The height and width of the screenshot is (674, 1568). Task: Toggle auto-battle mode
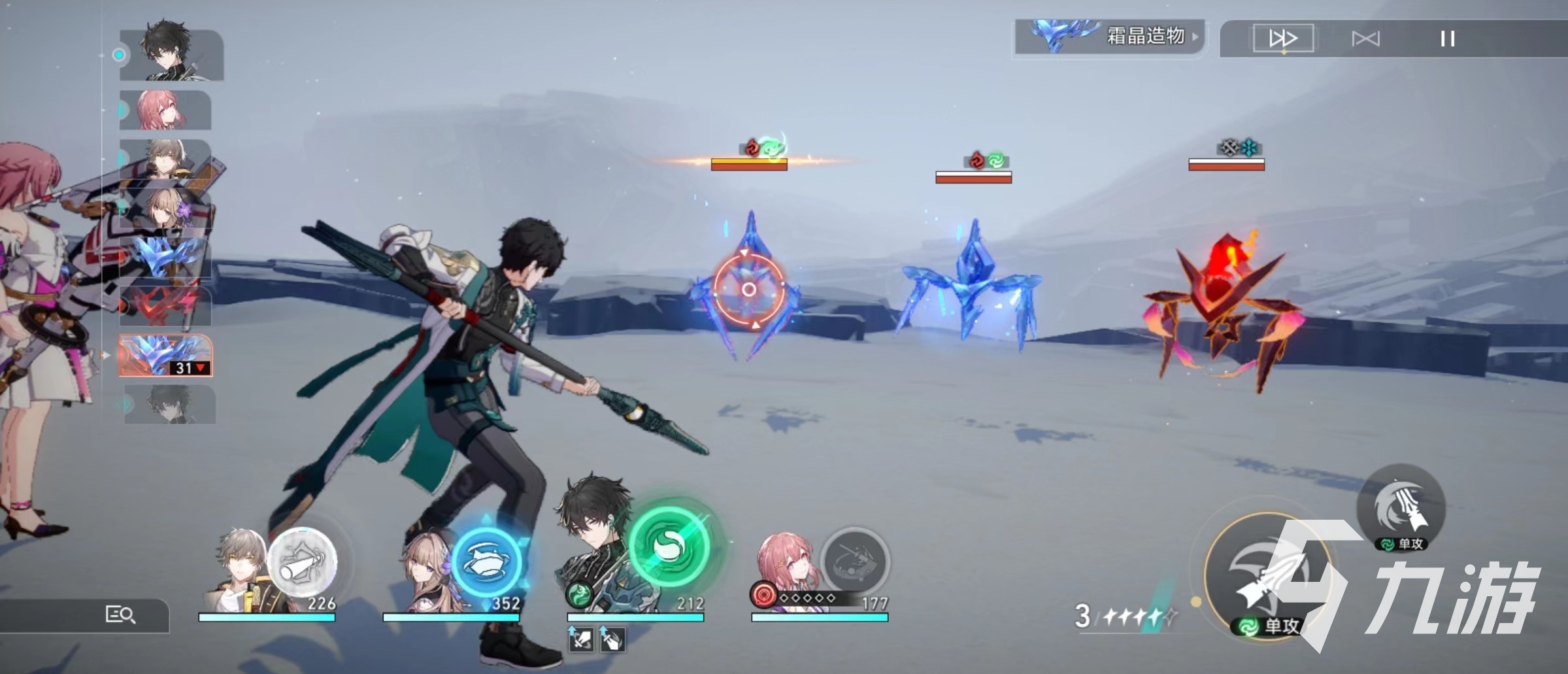(1365, 39)
